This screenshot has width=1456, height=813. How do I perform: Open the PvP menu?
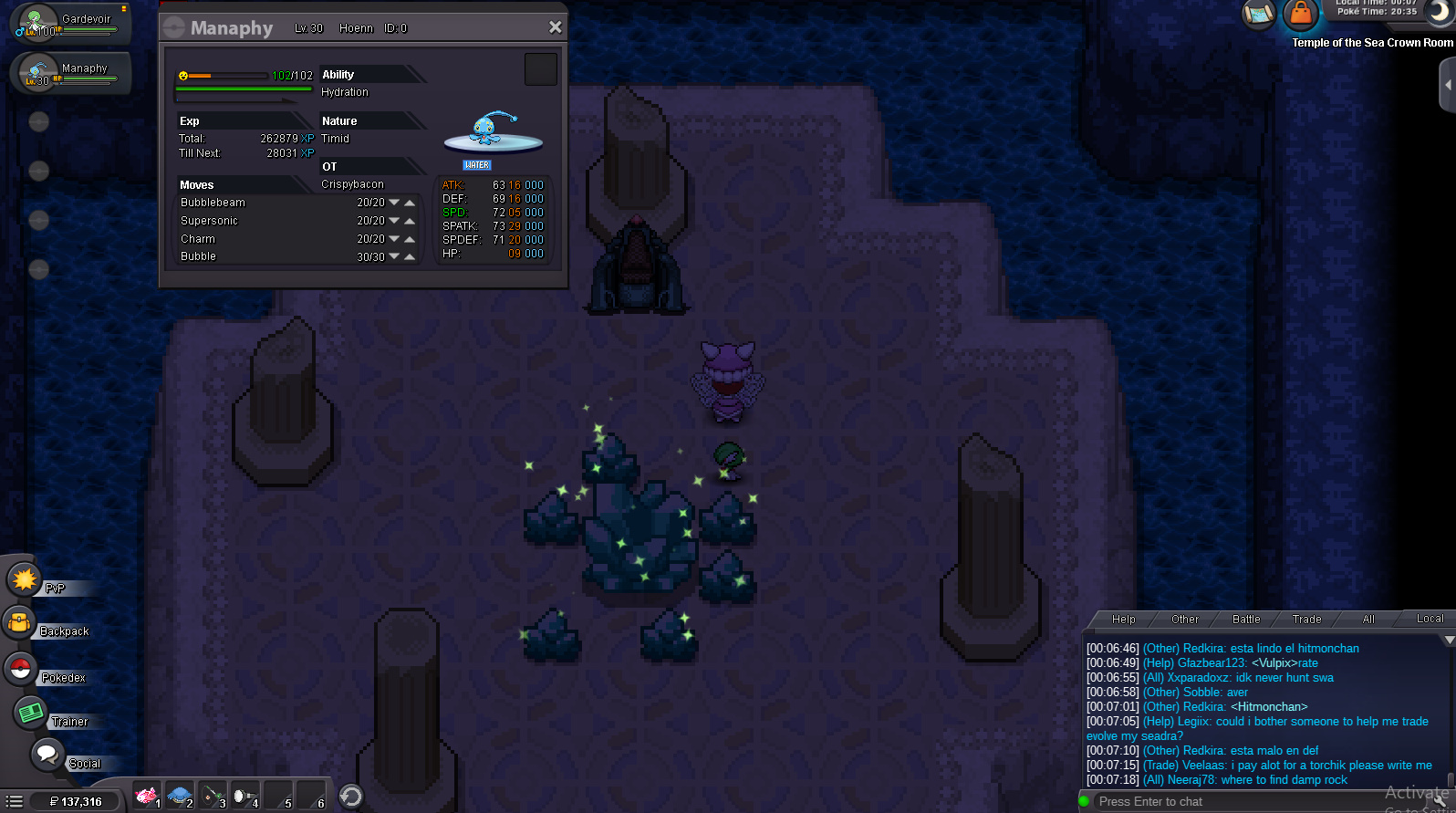[26, 580]
